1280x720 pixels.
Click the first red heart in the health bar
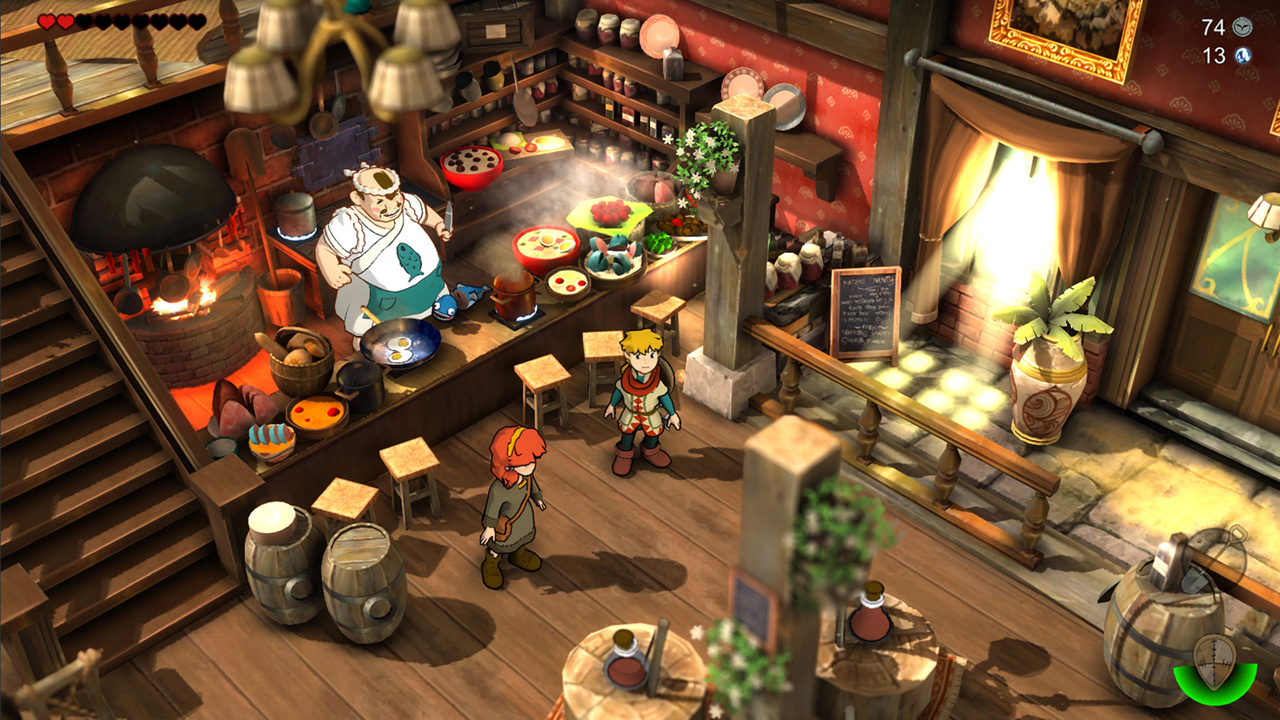coord(45,20)
